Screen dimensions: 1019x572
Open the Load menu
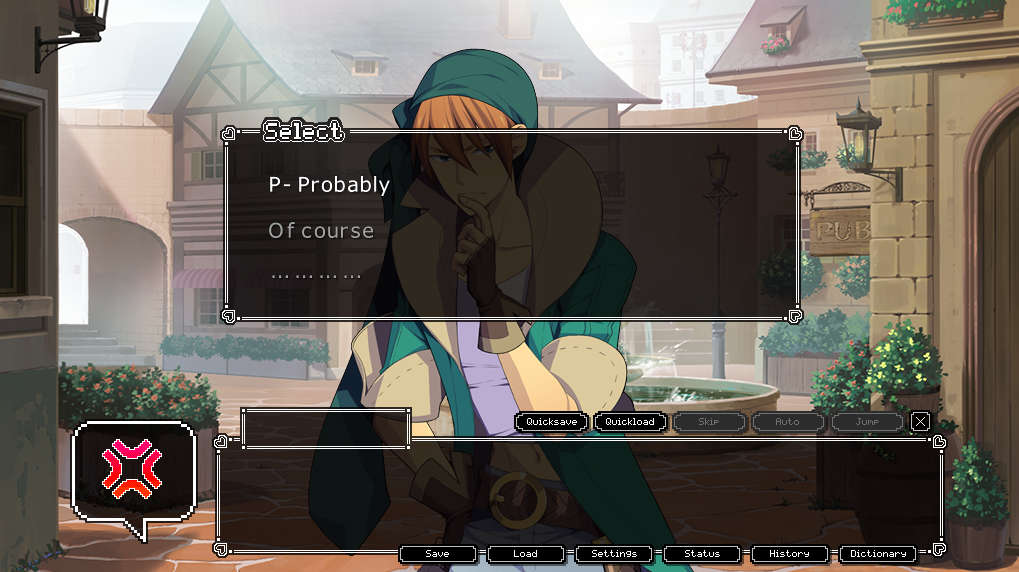525,554
